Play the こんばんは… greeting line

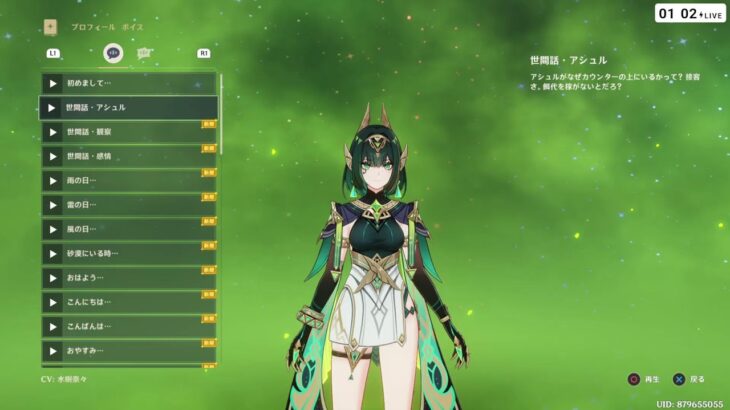(53, 326)
